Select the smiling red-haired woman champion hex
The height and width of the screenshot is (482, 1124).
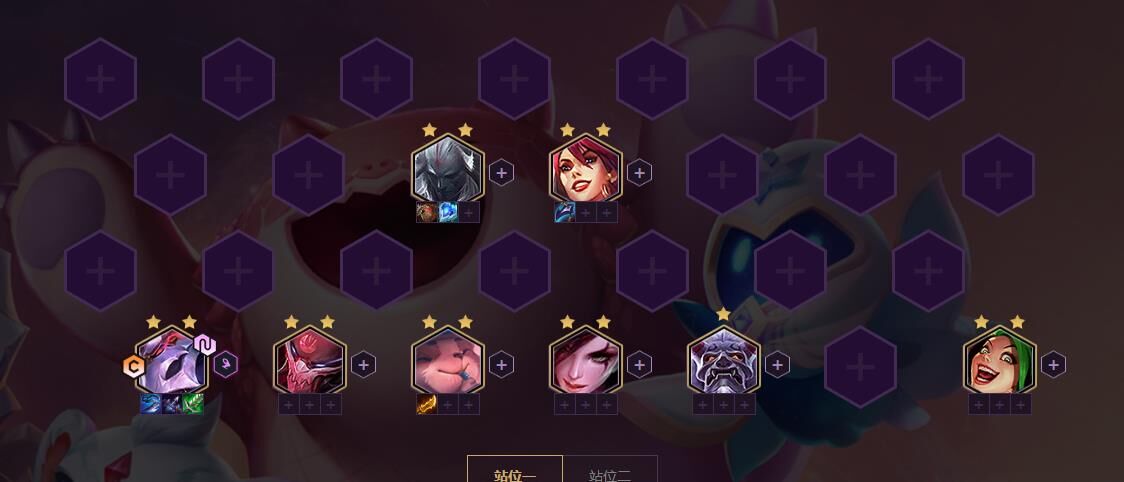point(586,172)
